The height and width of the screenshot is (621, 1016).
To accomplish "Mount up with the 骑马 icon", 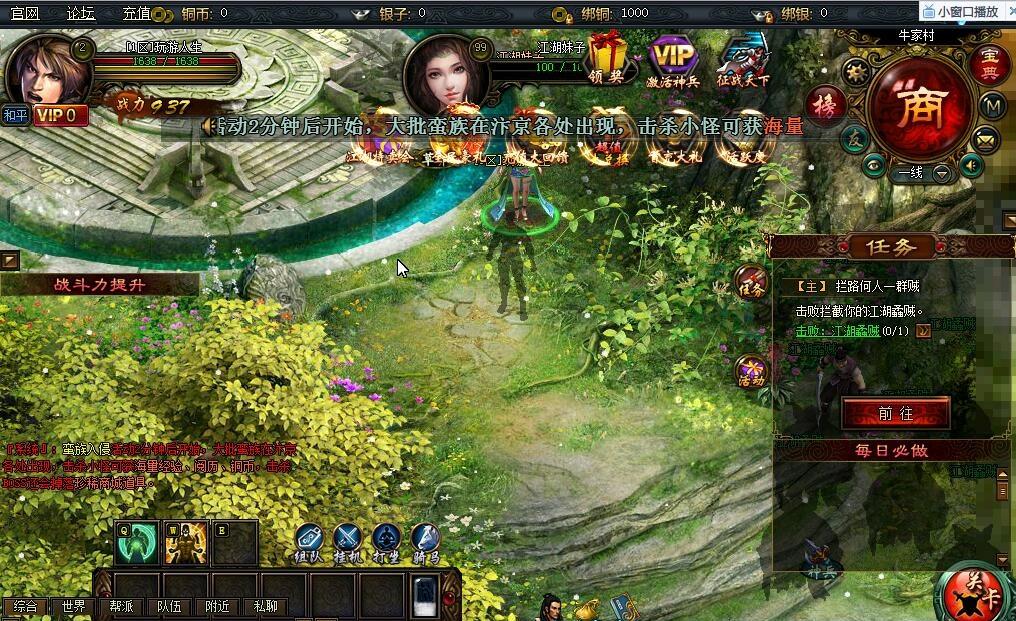I will [x=425, y=541].
